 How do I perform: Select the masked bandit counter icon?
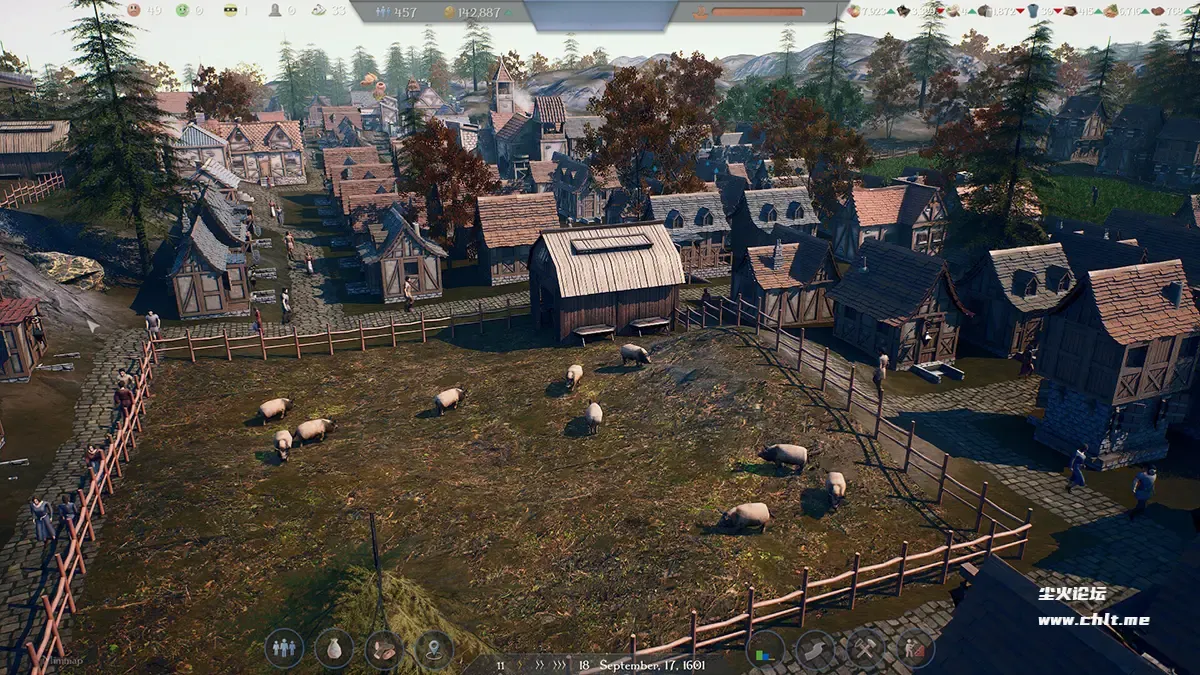pos(230,10)
